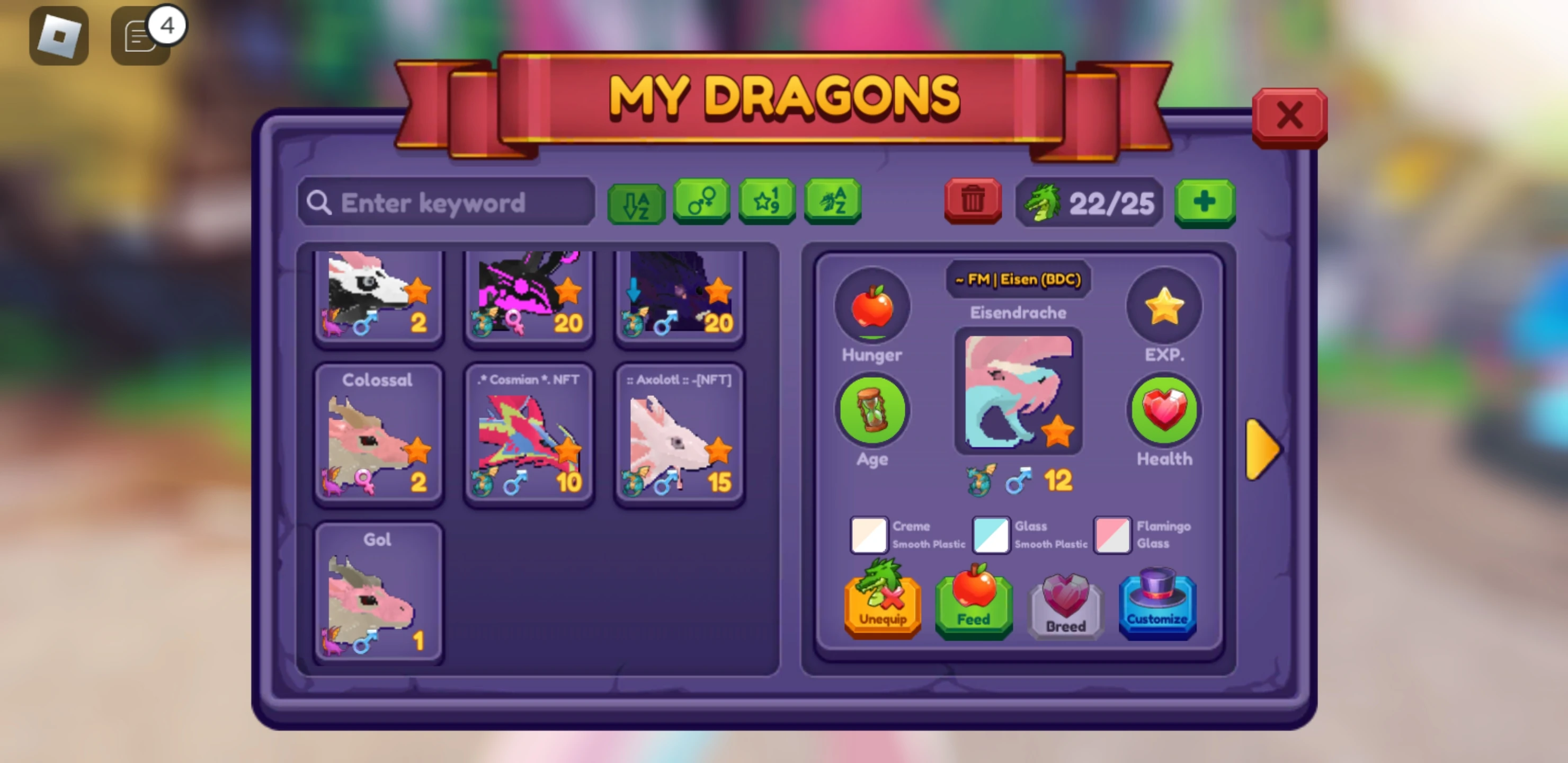The image size is (1568, 763).
Task: Filter dragons by gender
Action: (701, 201)
